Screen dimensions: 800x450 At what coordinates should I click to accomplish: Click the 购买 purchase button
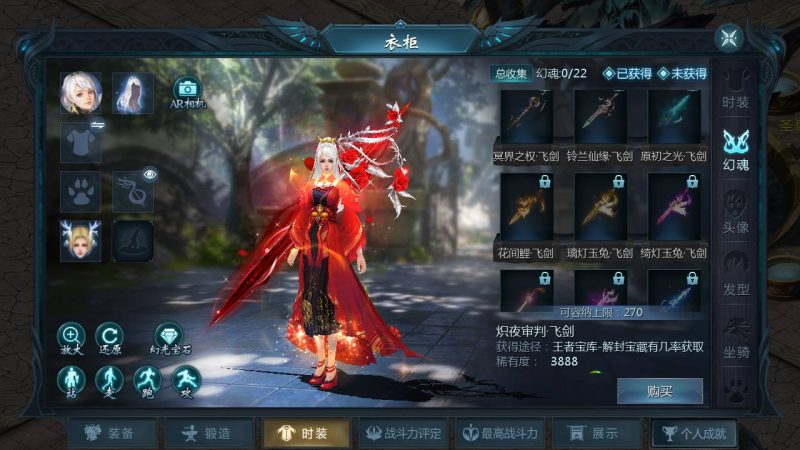[659, 390]
